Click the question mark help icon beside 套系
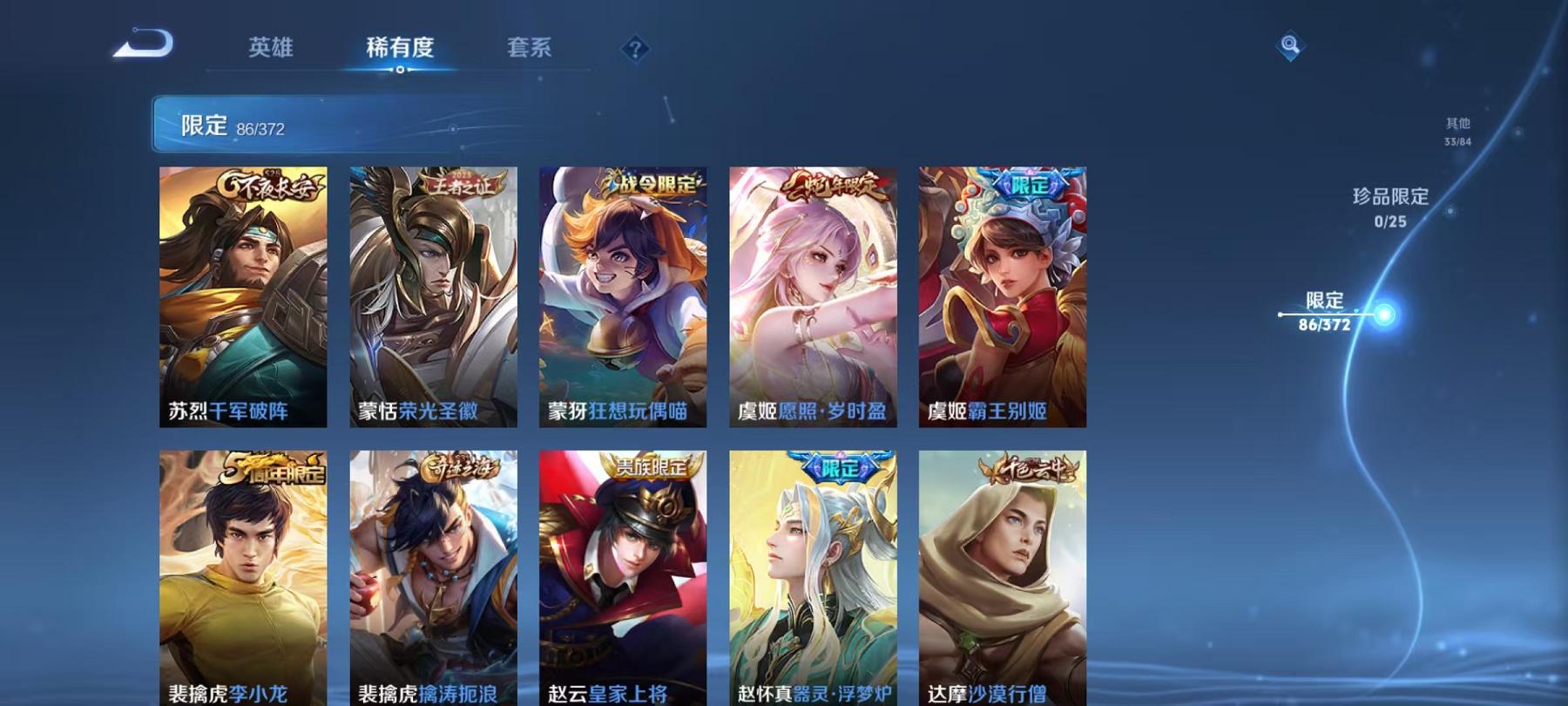 click(639, 50)
